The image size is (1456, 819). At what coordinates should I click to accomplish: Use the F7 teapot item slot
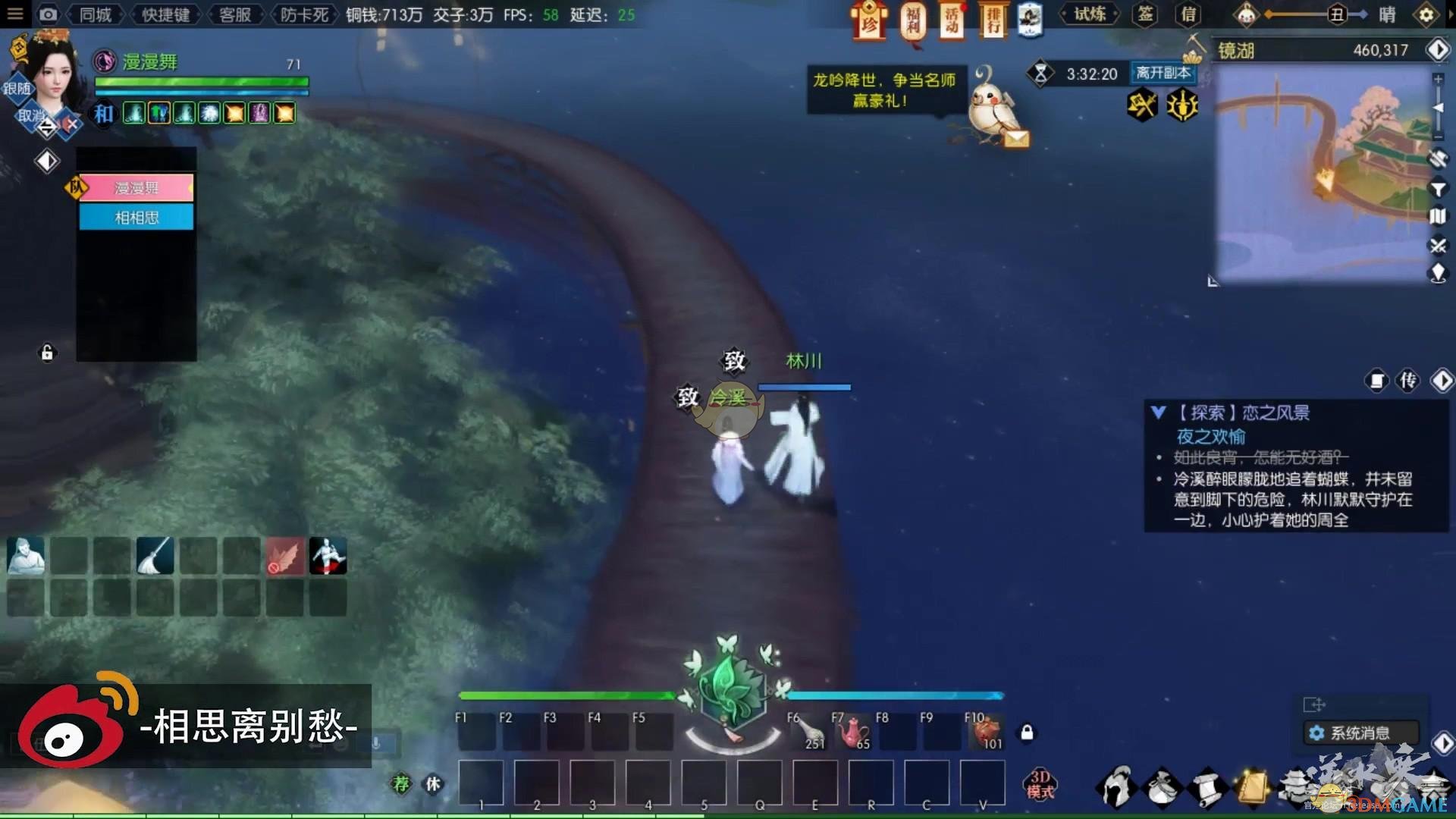coord(852,732)
